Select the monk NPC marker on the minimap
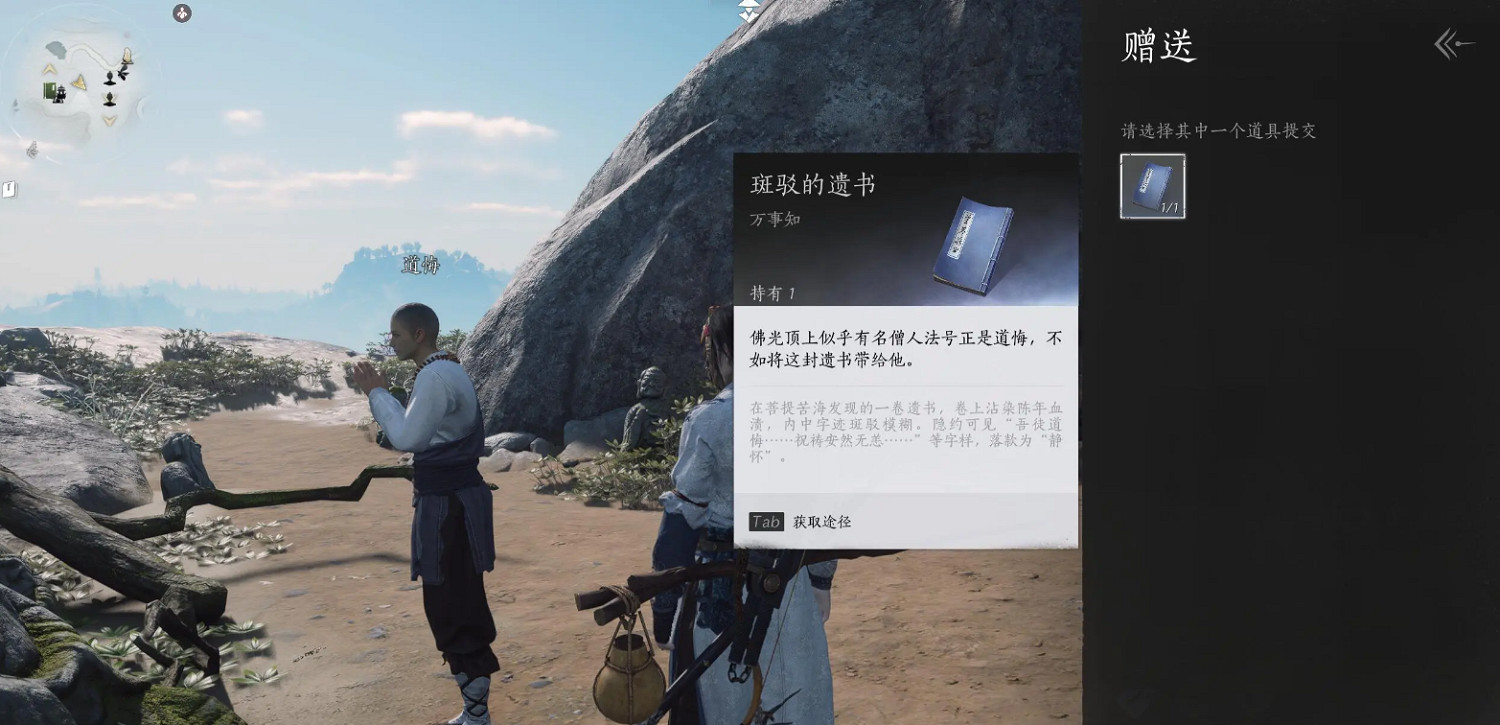Viewport: 1500px width, 725px height. tap(109, 76)
